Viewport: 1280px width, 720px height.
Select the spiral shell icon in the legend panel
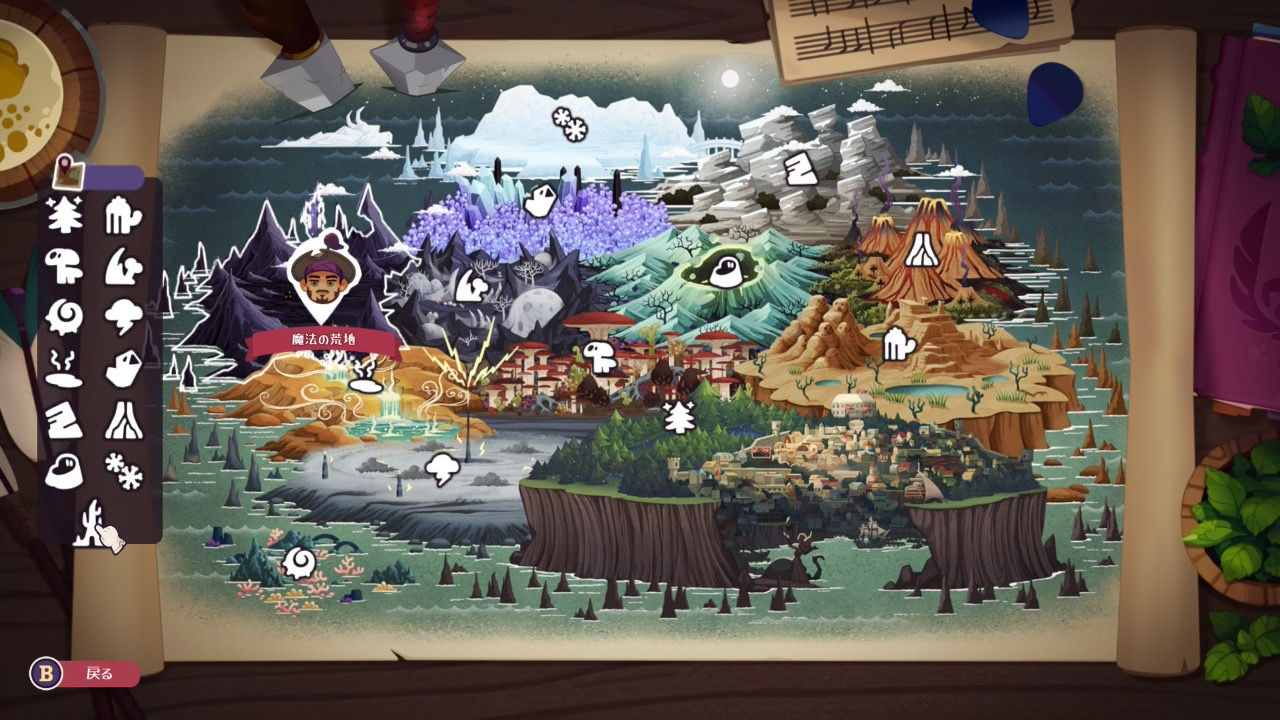click(x=64, y=317)
